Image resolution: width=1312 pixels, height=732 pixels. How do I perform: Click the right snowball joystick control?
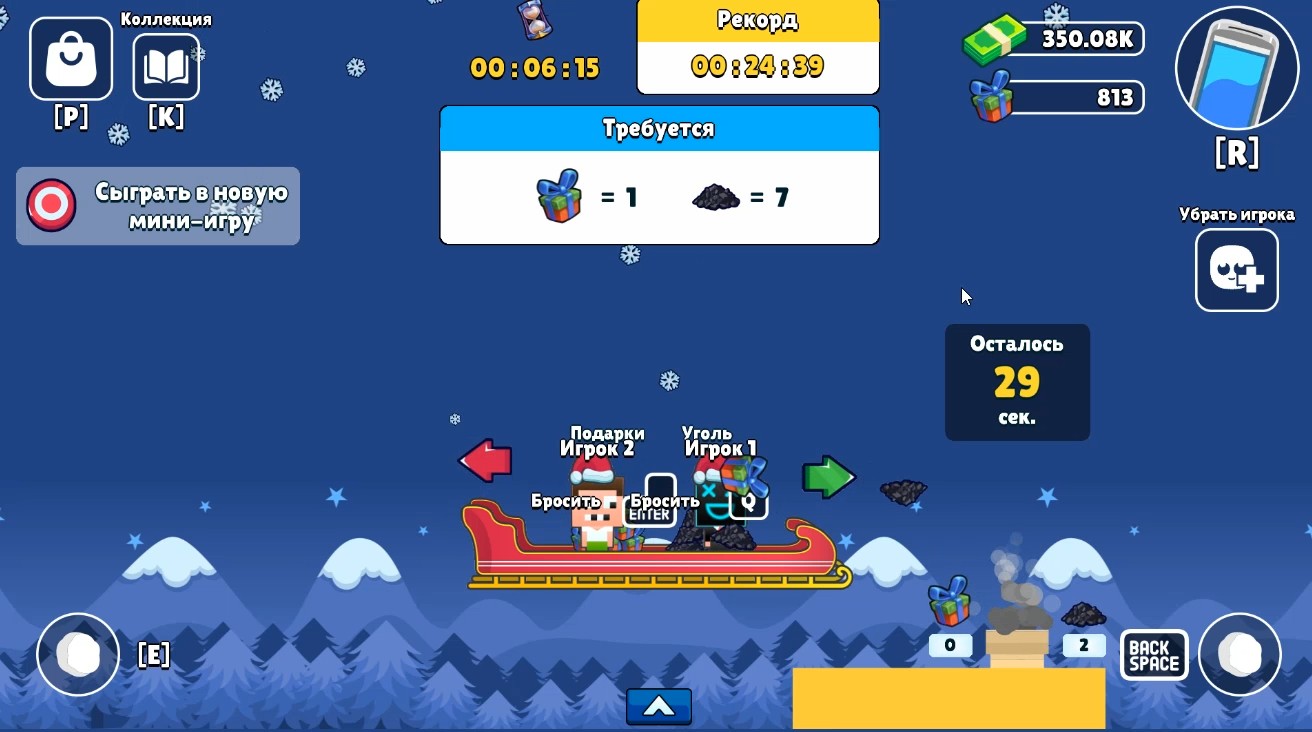pos(1240,655)
